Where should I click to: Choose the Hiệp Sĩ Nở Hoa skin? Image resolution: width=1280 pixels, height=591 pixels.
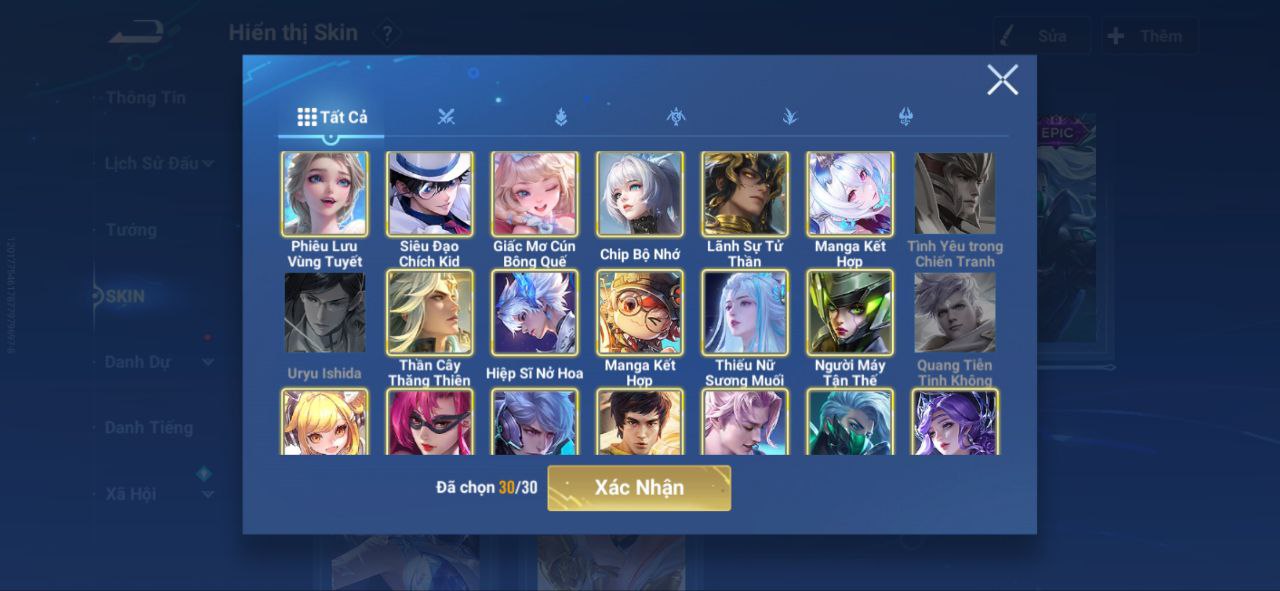pos(534,313)
